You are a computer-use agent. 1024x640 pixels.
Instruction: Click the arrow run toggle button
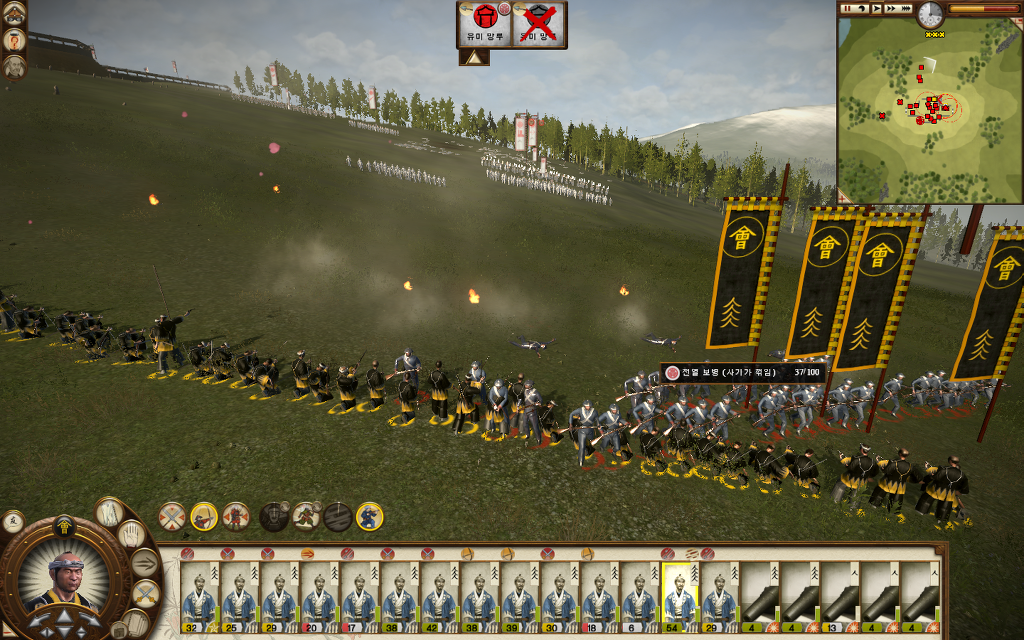[x=145, y=563]
